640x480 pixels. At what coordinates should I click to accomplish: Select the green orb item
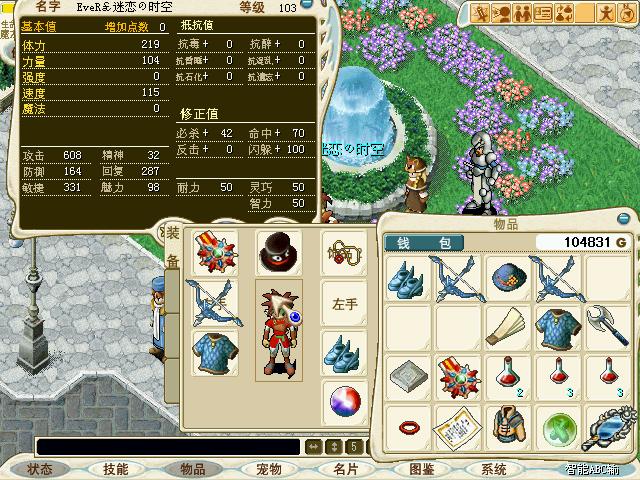558,428
